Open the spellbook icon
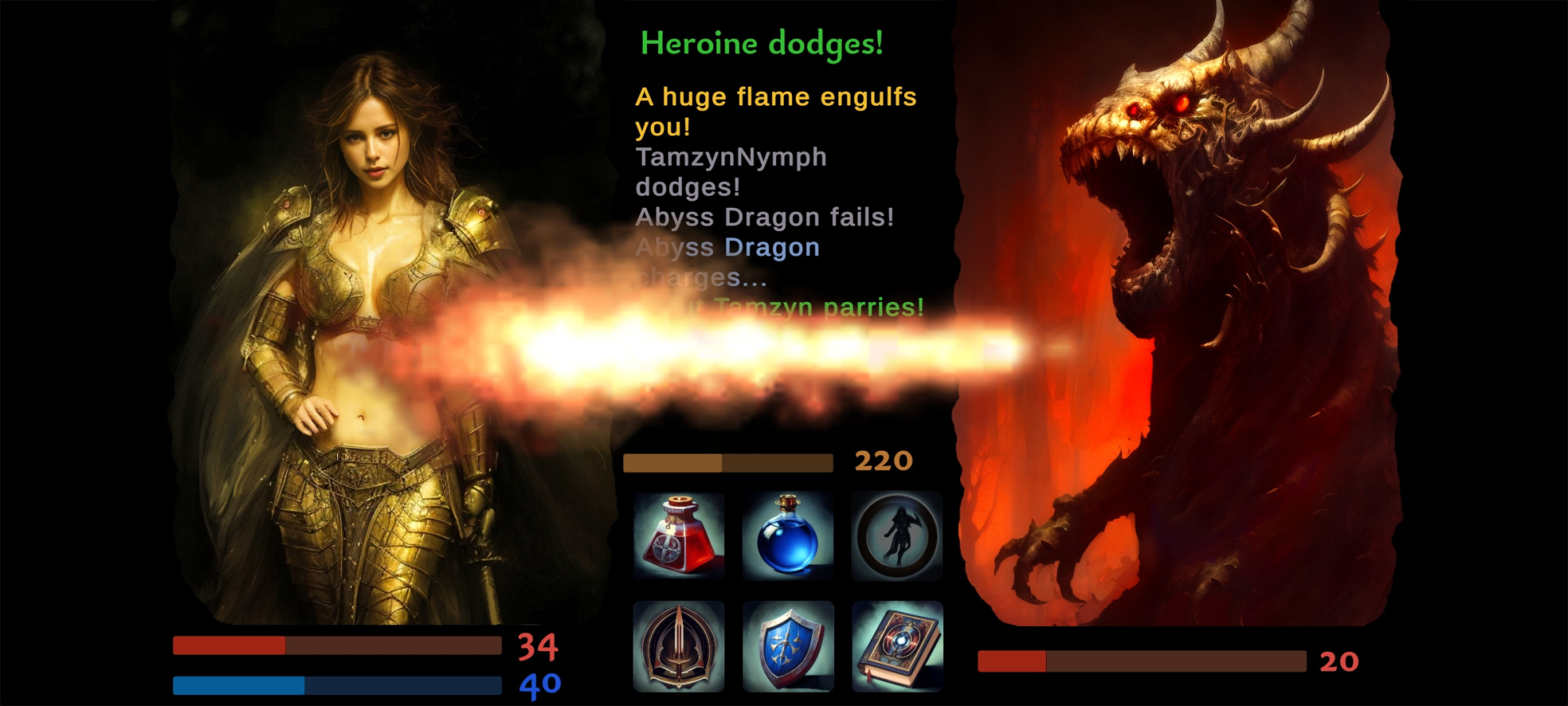Screen dimensions: 1568x706 click(897, 646)
